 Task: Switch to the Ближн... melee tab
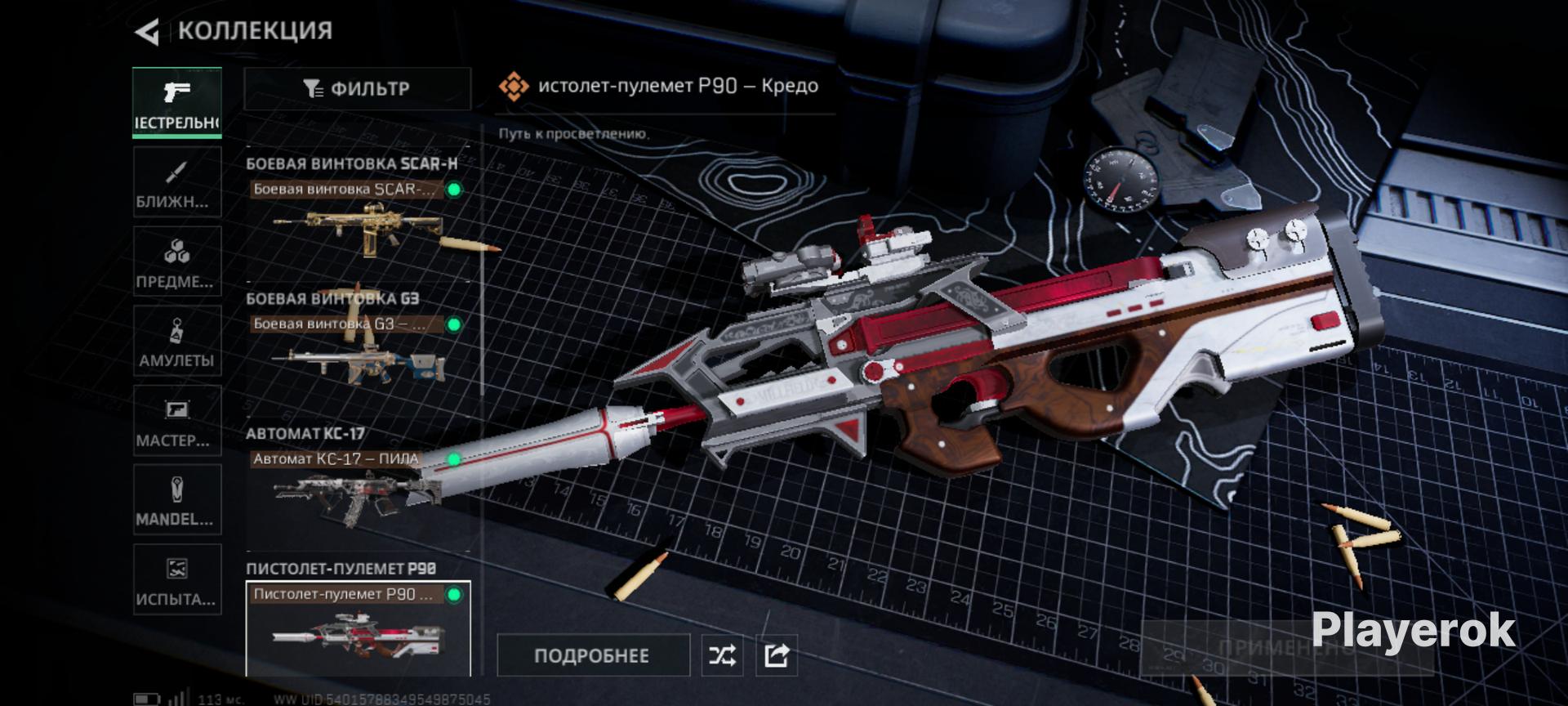click(x=176, y=182)
